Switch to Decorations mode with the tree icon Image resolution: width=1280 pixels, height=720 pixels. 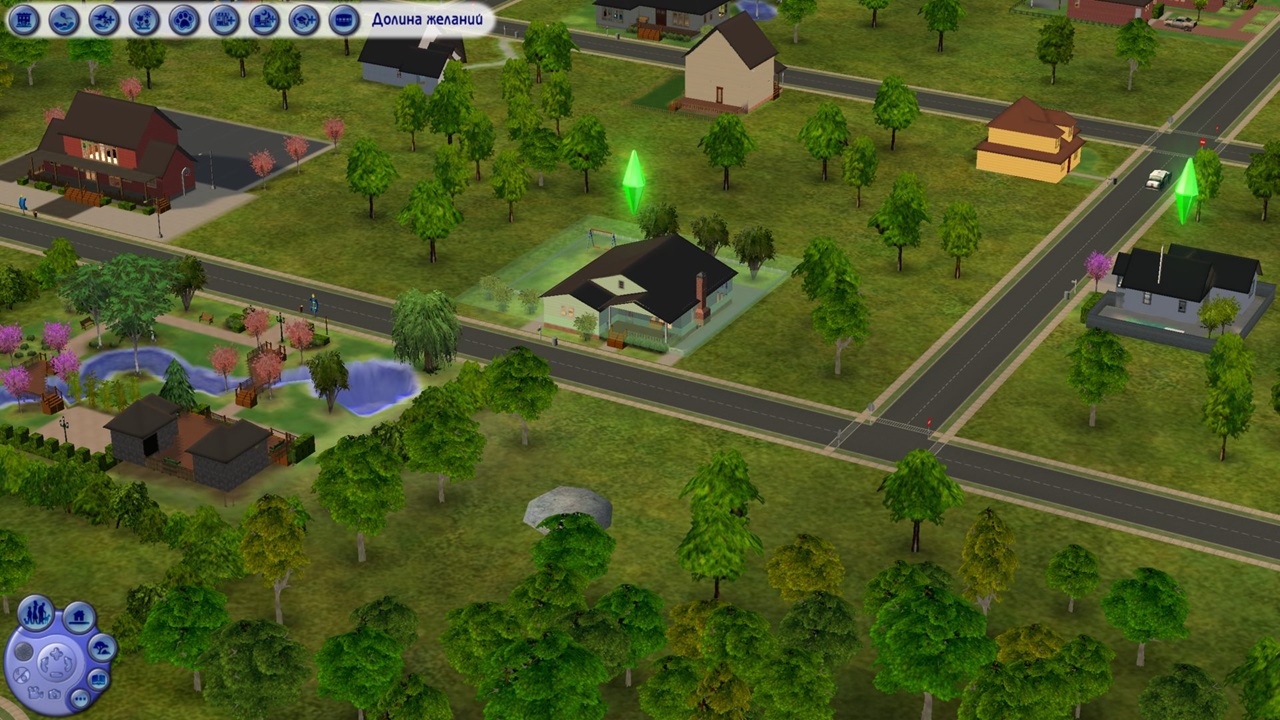click(x=102, y=647)
